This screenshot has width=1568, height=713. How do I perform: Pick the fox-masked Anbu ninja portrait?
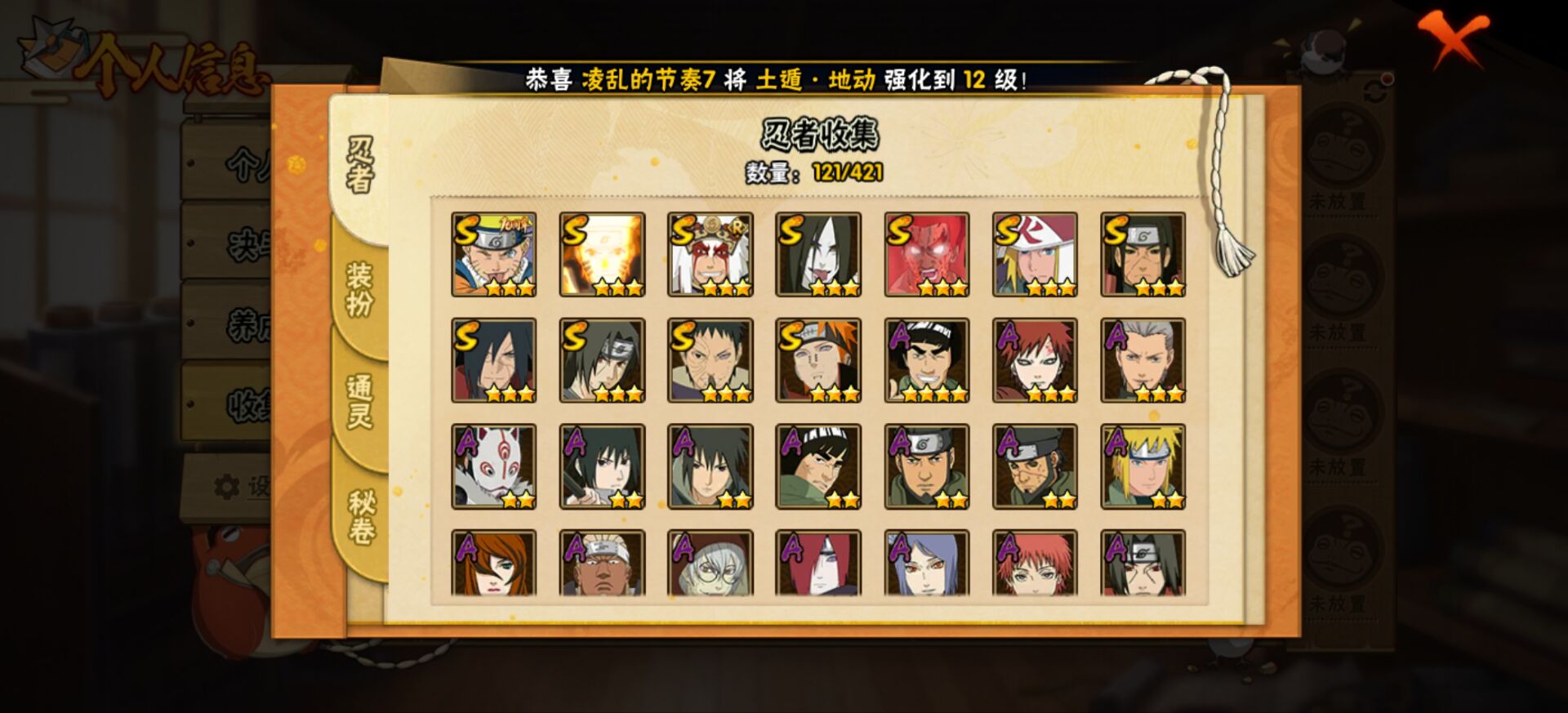[x=494, y=466]
